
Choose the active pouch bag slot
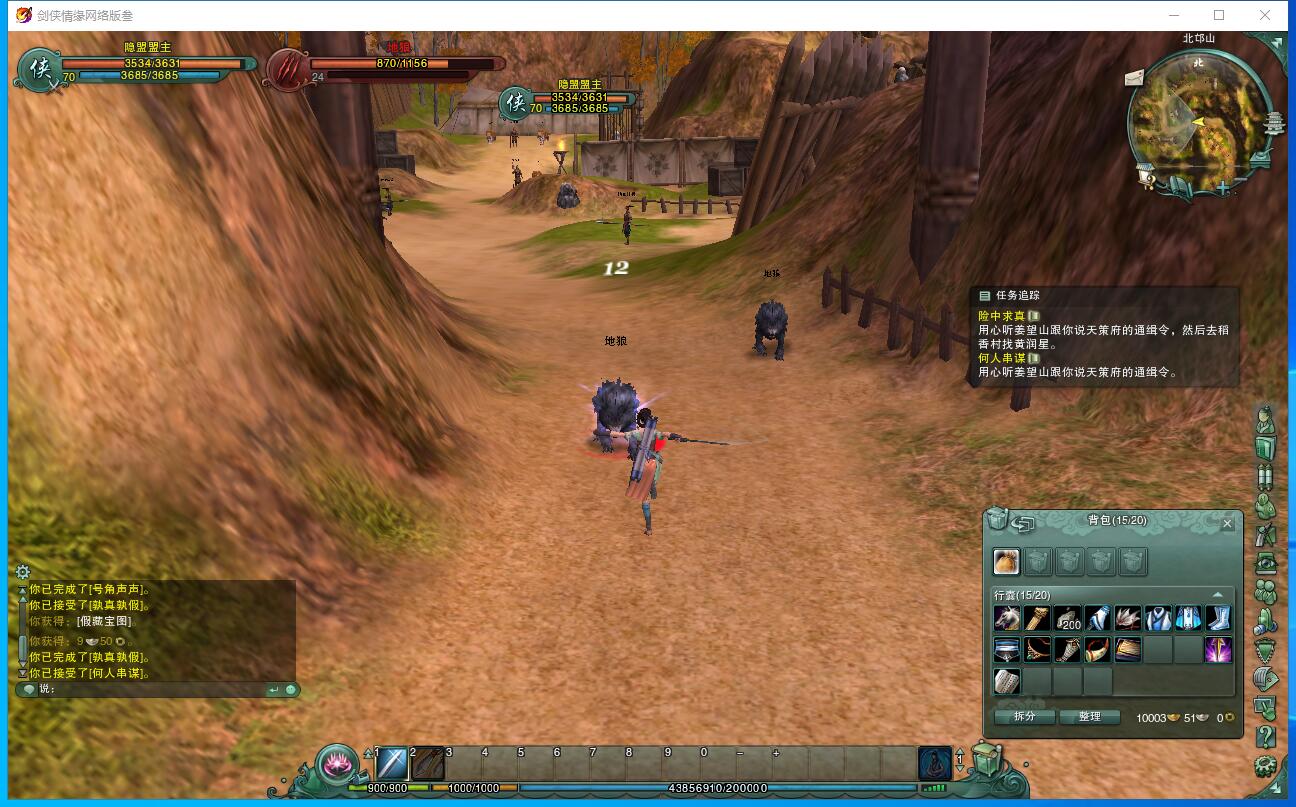[x=1006, y=561]
